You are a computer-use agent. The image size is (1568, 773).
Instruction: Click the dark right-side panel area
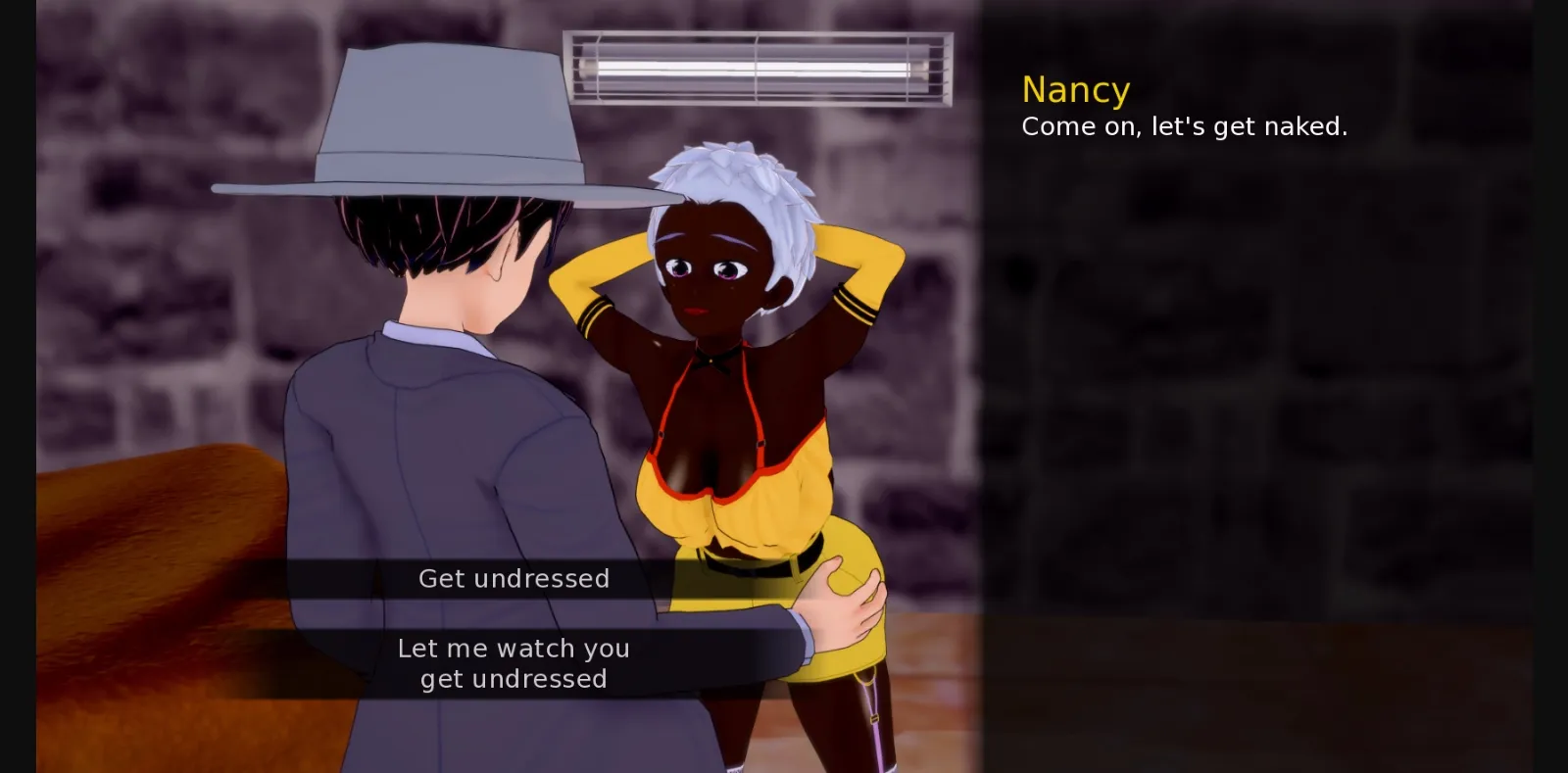[1274, 392]
